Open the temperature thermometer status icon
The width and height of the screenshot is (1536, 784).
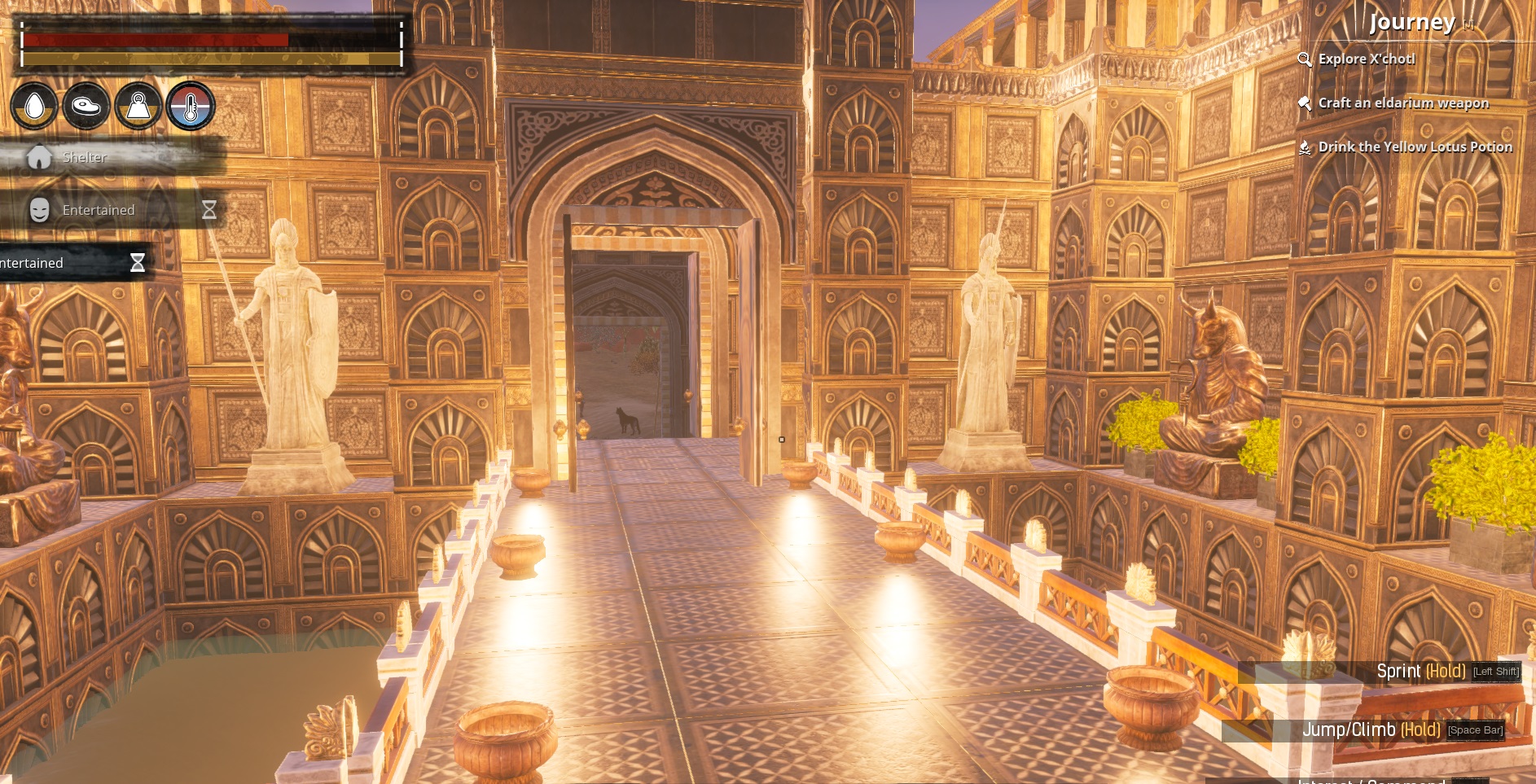click(x=191, y=106)
